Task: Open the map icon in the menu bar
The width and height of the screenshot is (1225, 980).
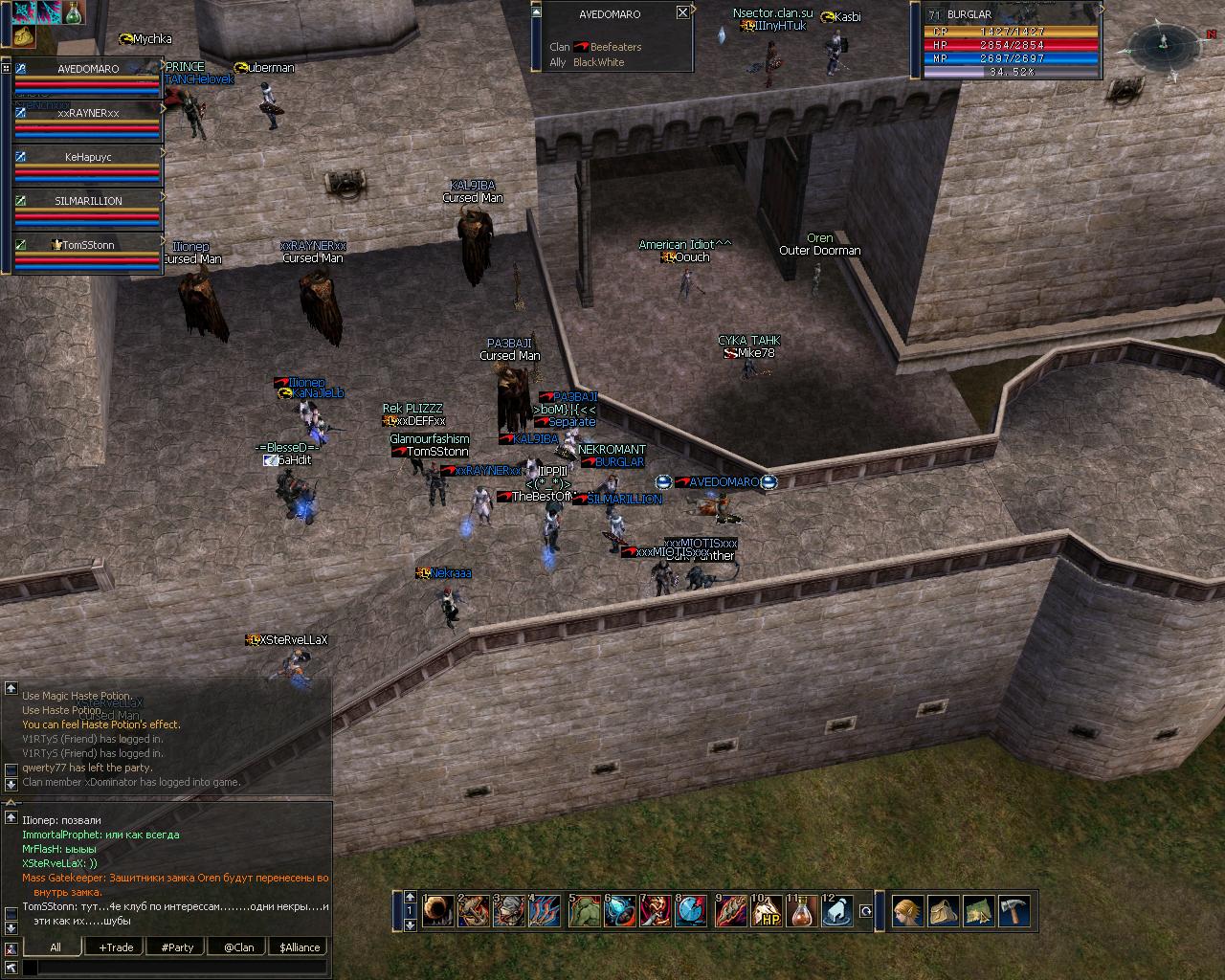Action: (978, 911)
